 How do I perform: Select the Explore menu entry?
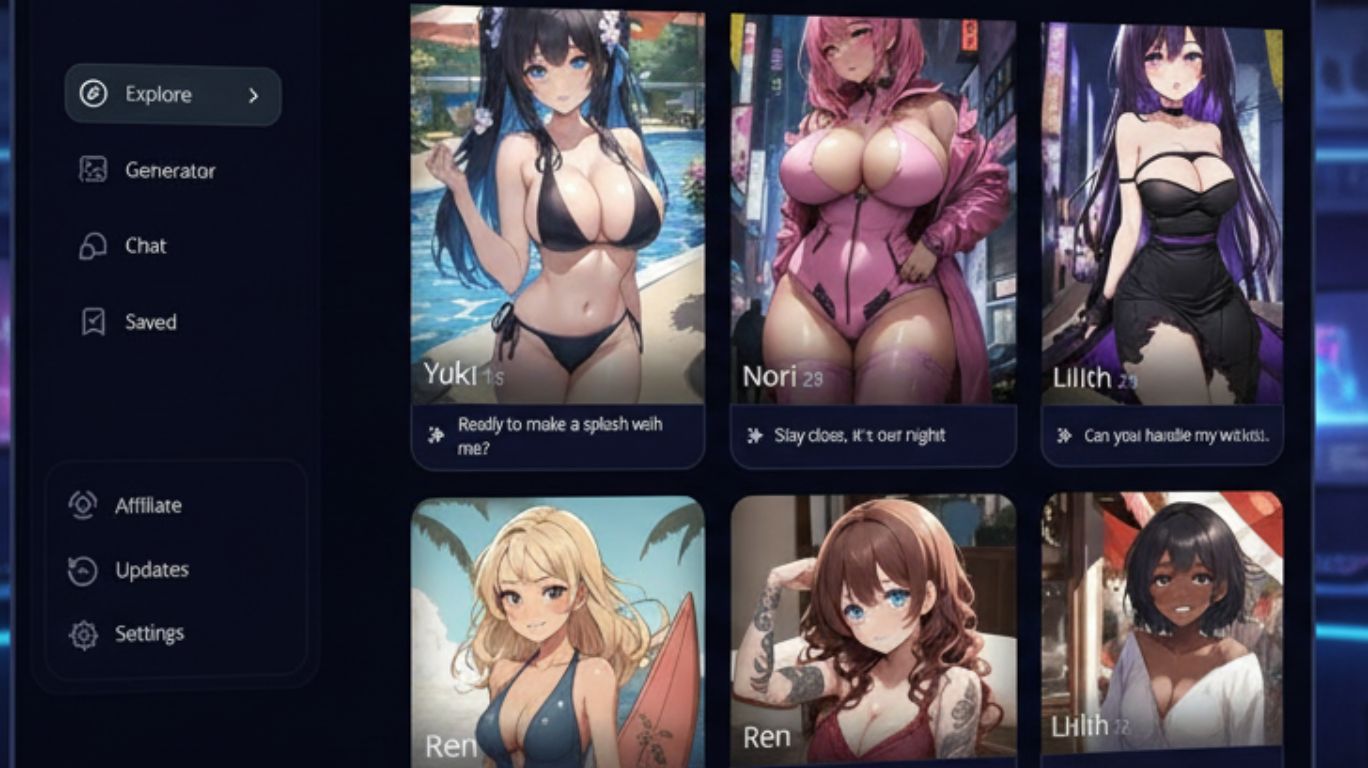tap(158, 95)
